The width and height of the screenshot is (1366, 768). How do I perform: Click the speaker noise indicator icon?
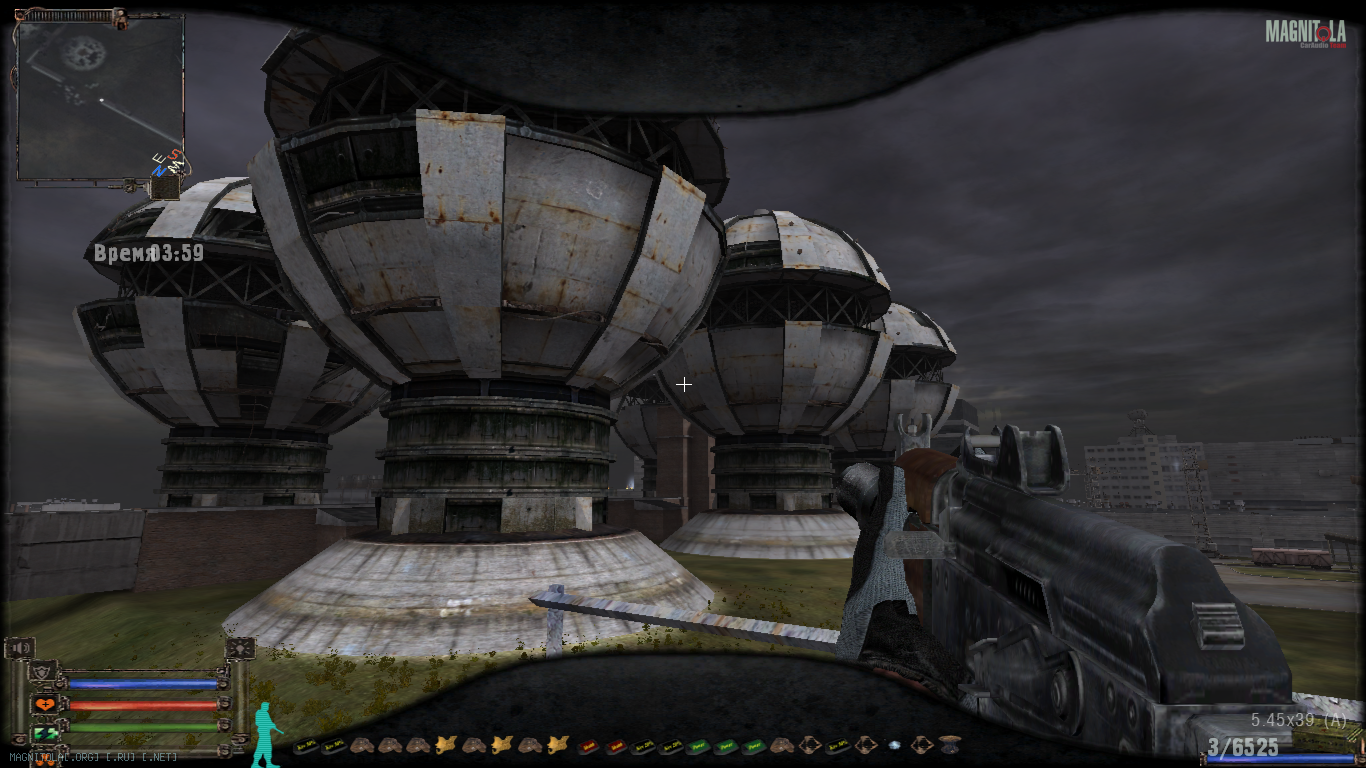click(x=19, y=648)
